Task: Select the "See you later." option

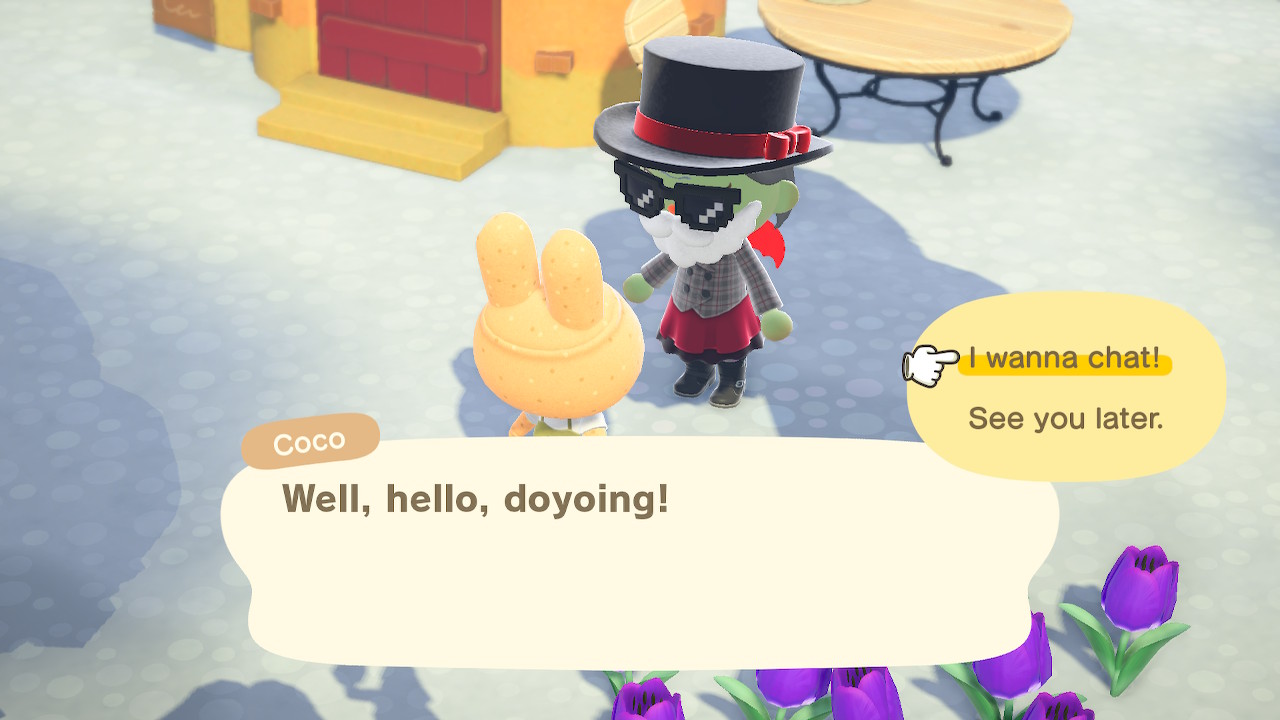Action: (x=1065, y=418)
